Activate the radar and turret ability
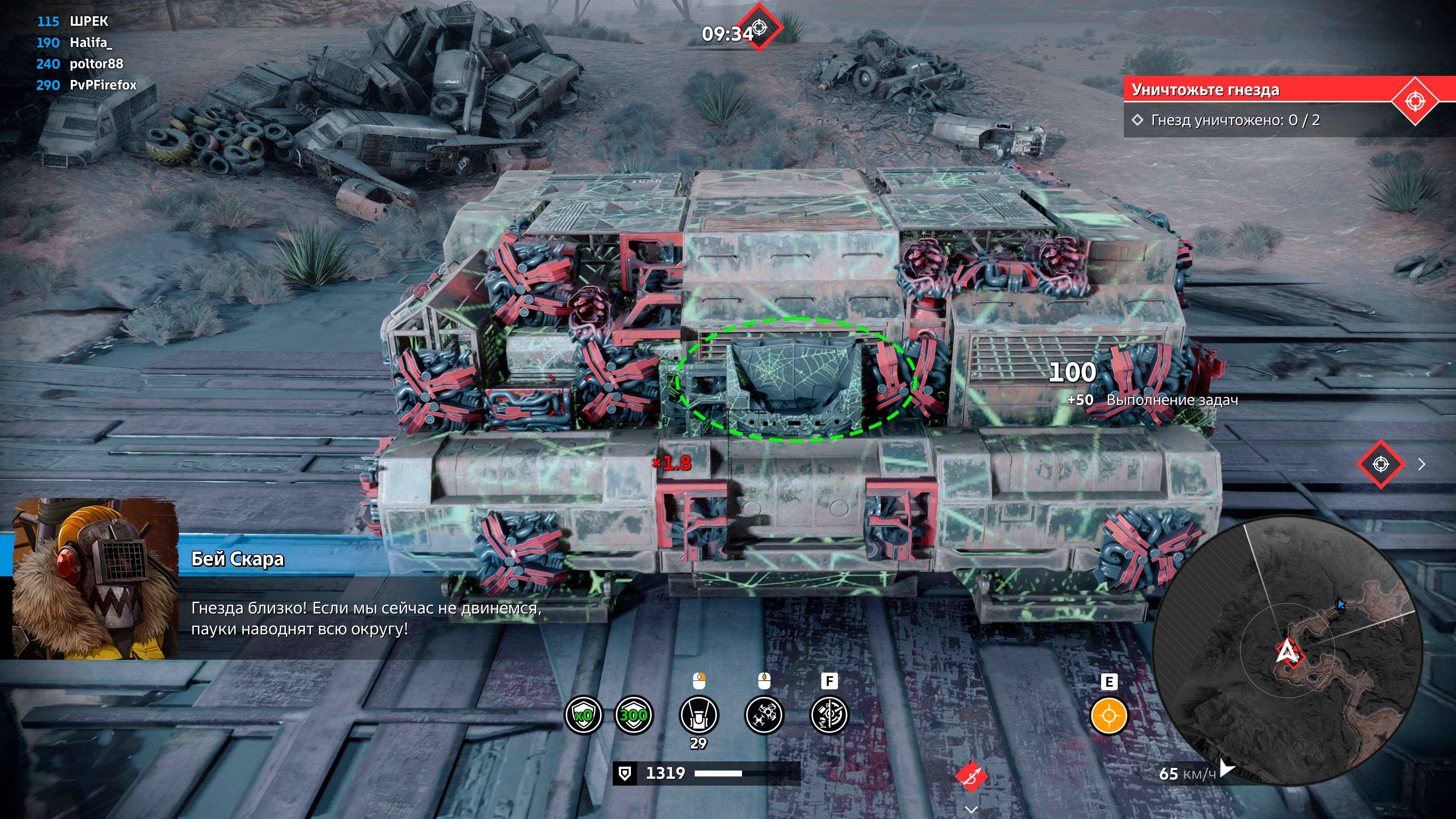 (x=829, y=715)
